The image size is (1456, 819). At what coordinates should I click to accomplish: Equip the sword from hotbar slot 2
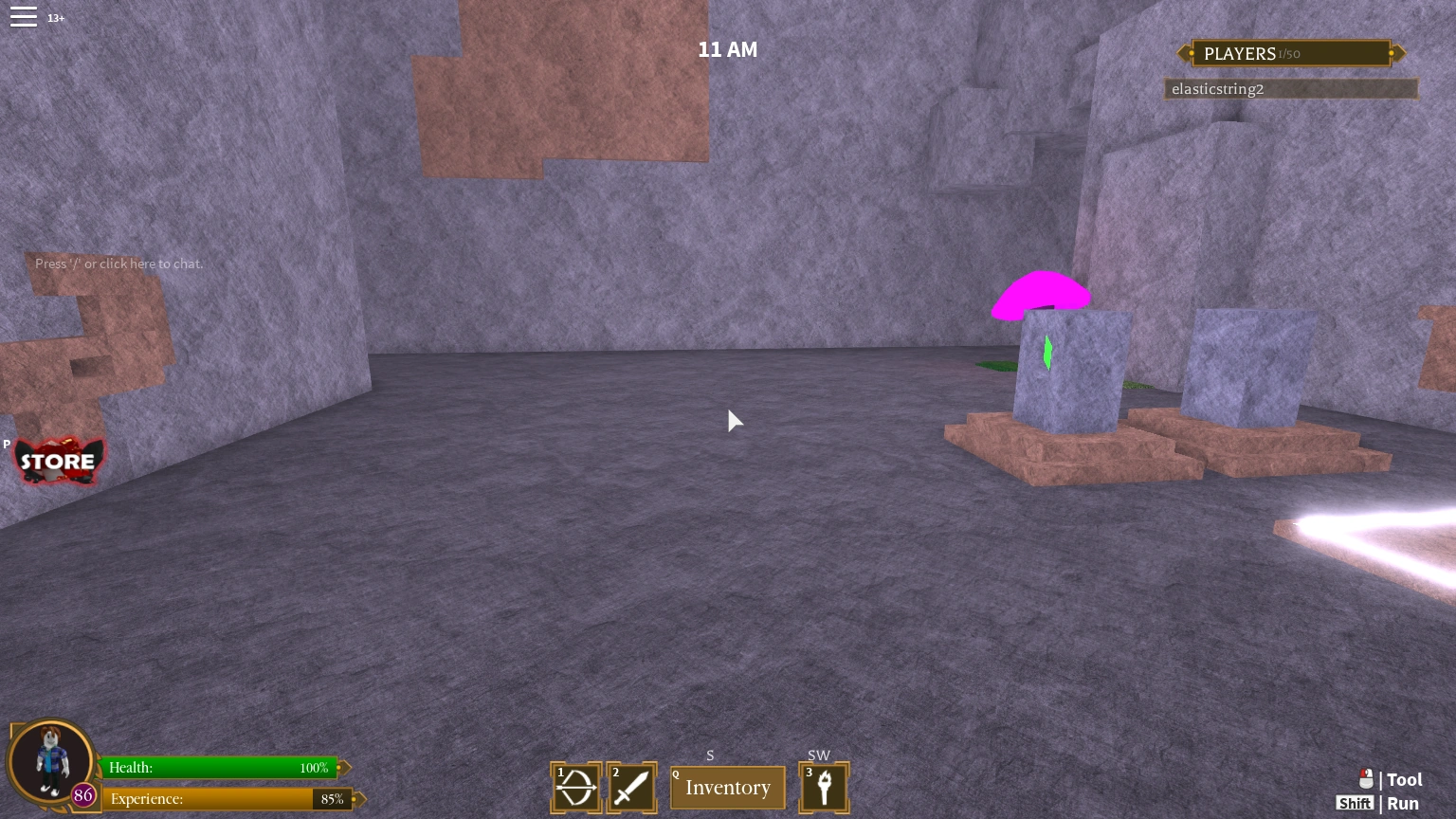coord(632,787)
